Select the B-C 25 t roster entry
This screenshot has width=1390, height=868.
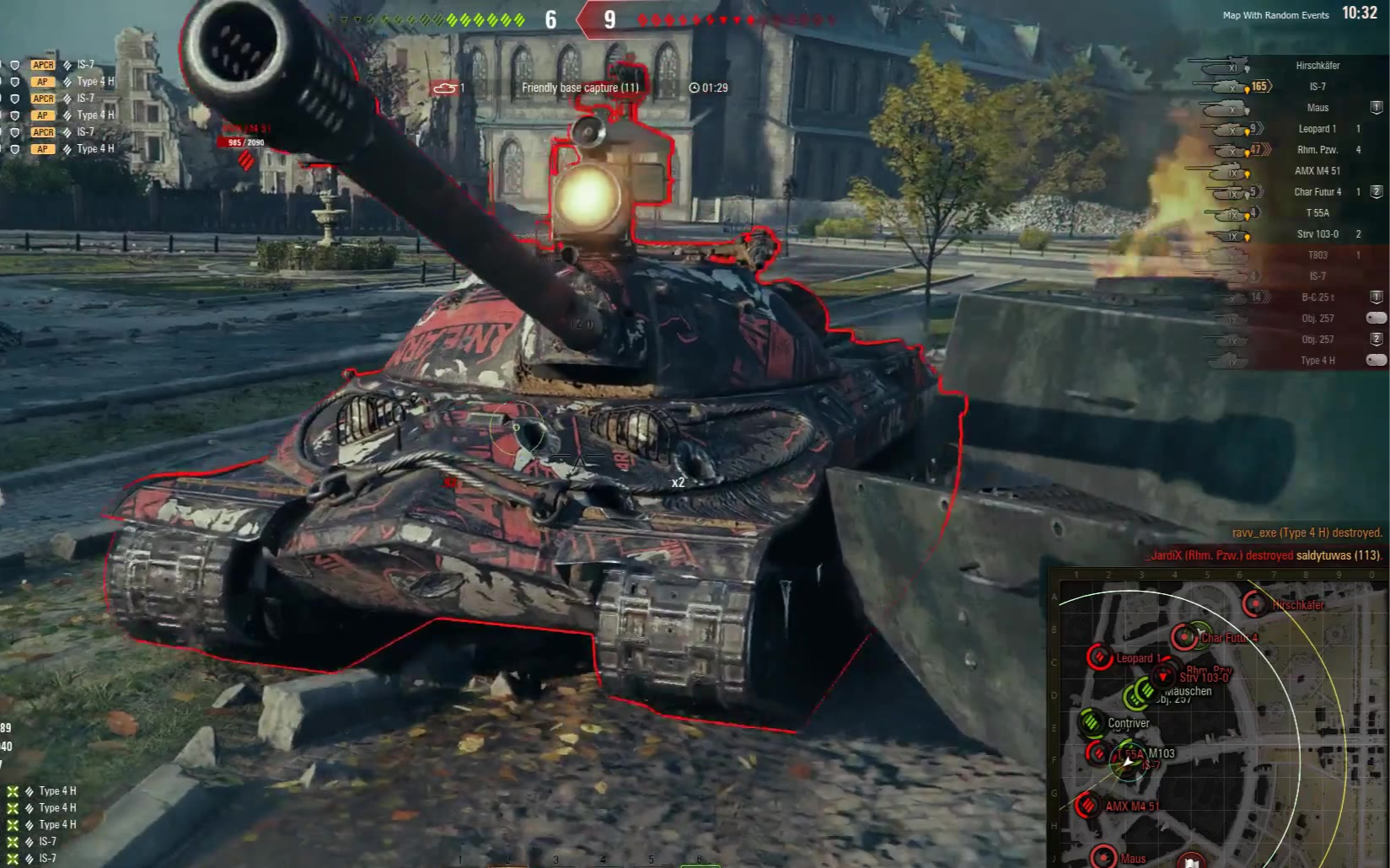(1317, 297)
